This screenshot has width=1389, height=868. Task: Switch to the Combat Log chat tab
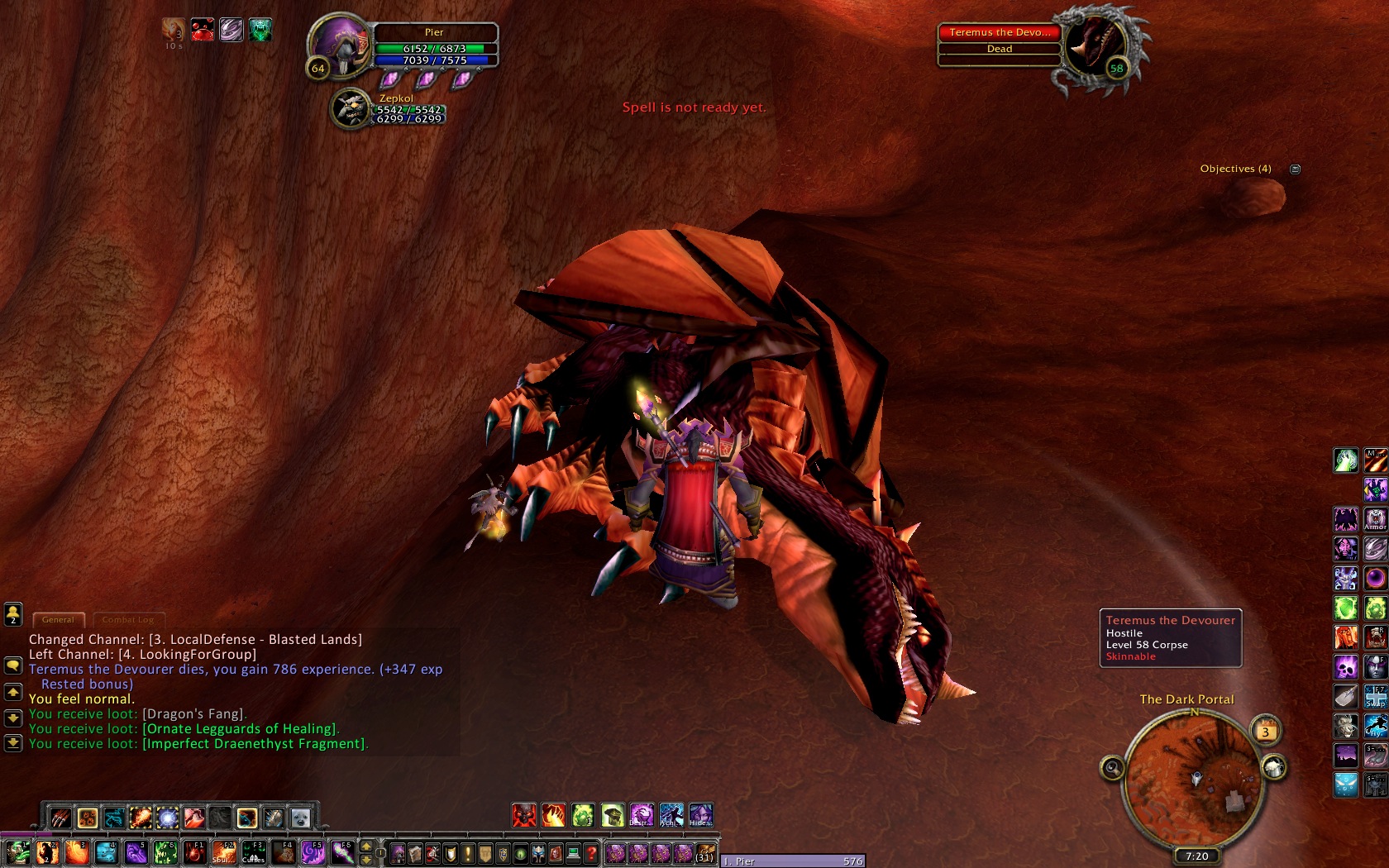(x=128, y=619)
